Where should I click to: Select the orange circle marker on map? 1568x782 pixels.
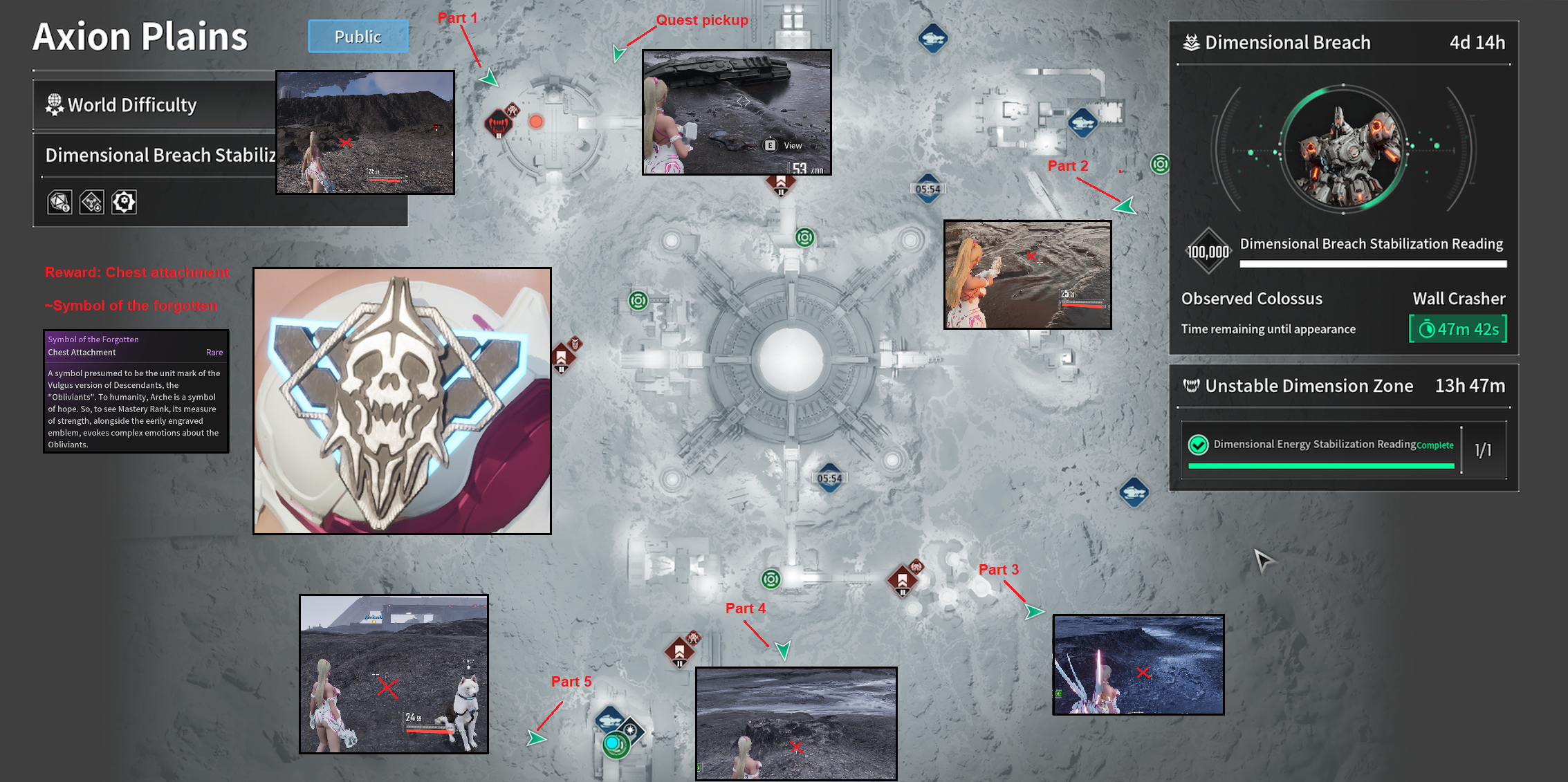(x=536, y=122)
